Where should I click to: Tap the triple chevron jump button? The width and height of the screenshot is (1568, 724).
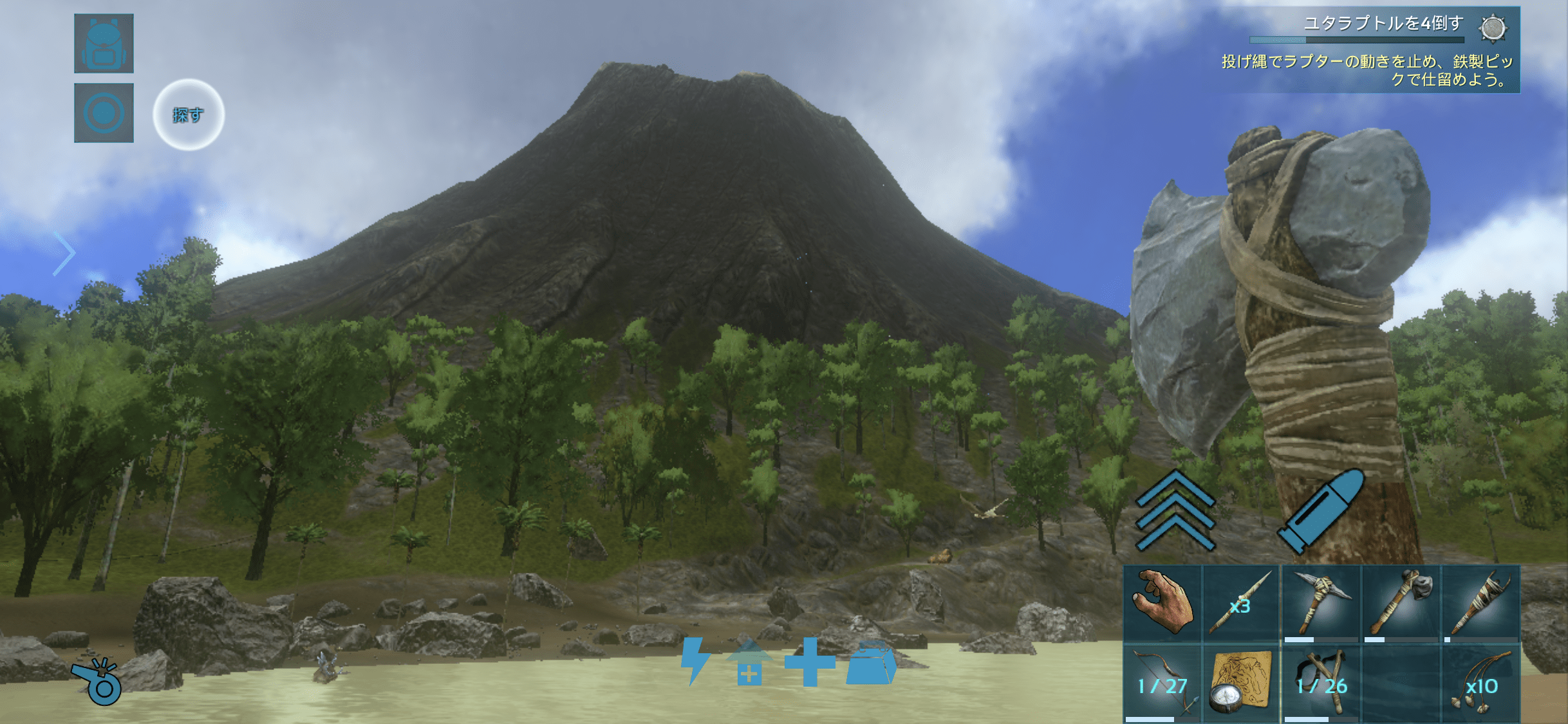coord(1175,512)
